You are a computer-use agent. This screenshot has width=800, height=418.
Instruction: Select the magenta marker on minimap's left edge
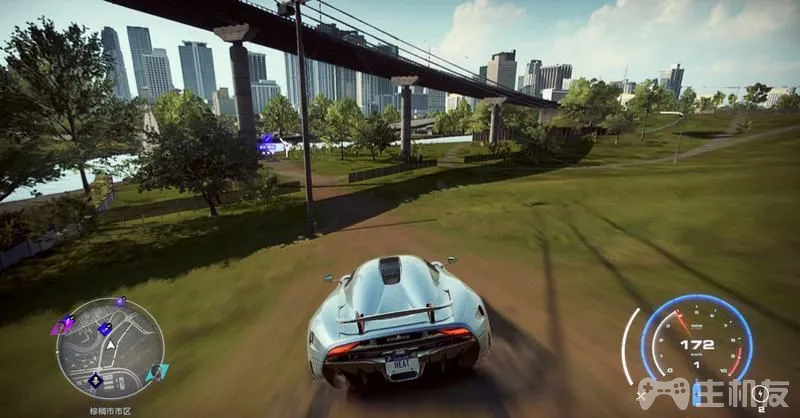click(62, 325)
